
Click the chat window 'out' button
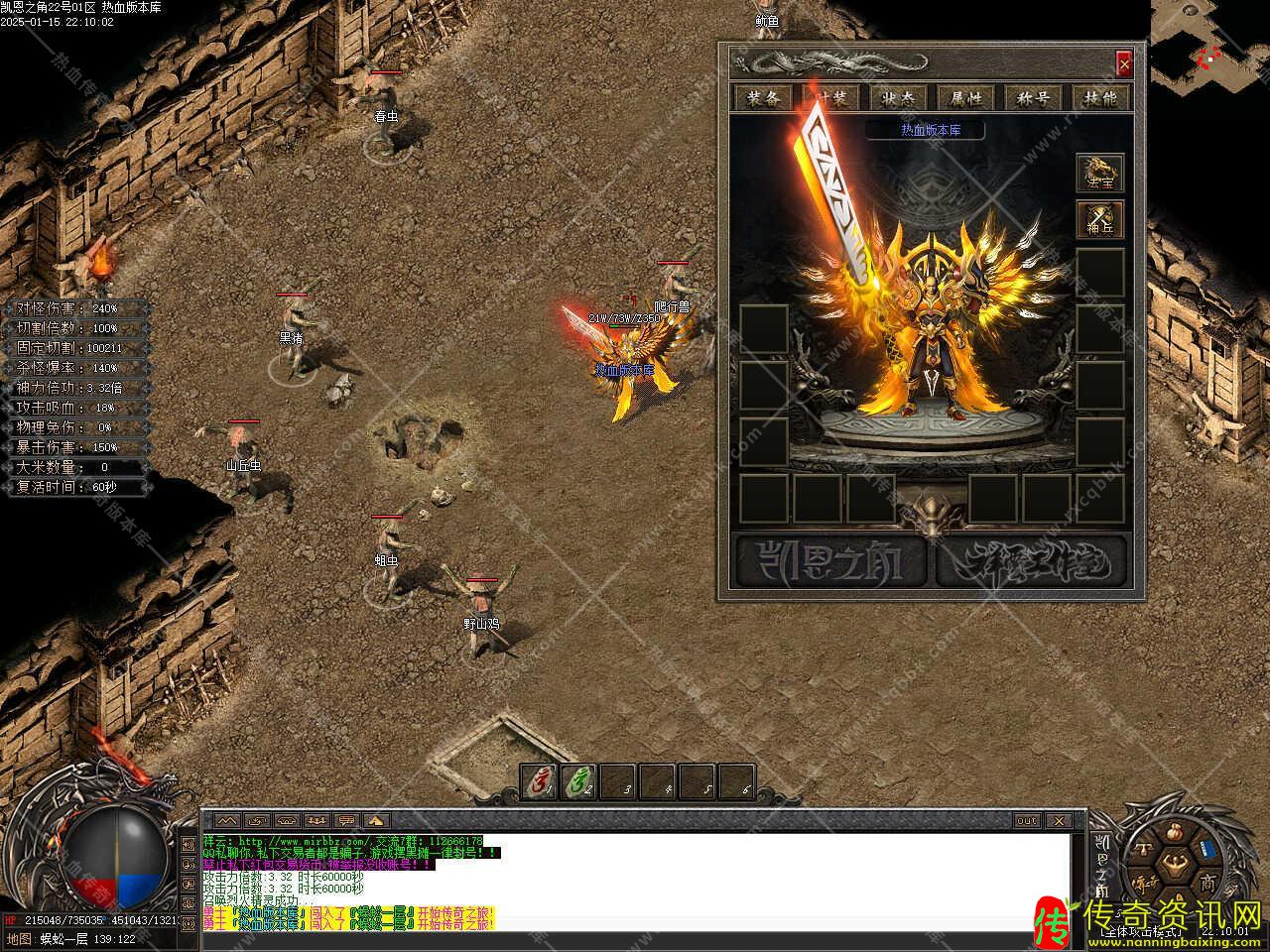coord(1027,821)
